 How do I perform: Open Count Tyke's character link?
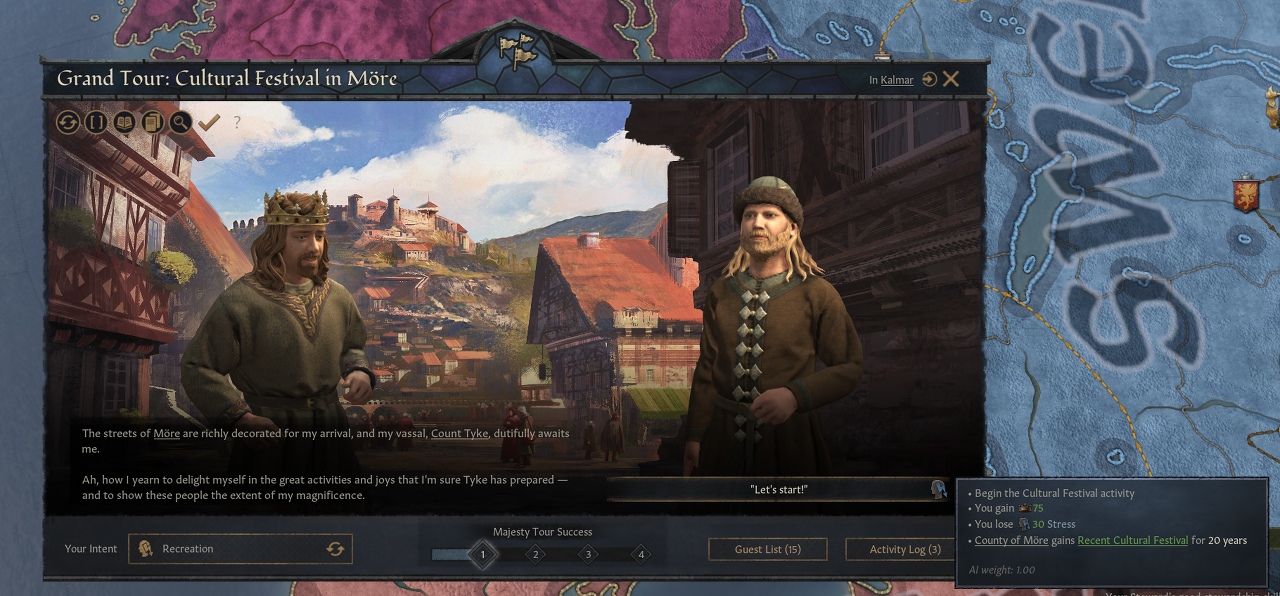(459, 433)
